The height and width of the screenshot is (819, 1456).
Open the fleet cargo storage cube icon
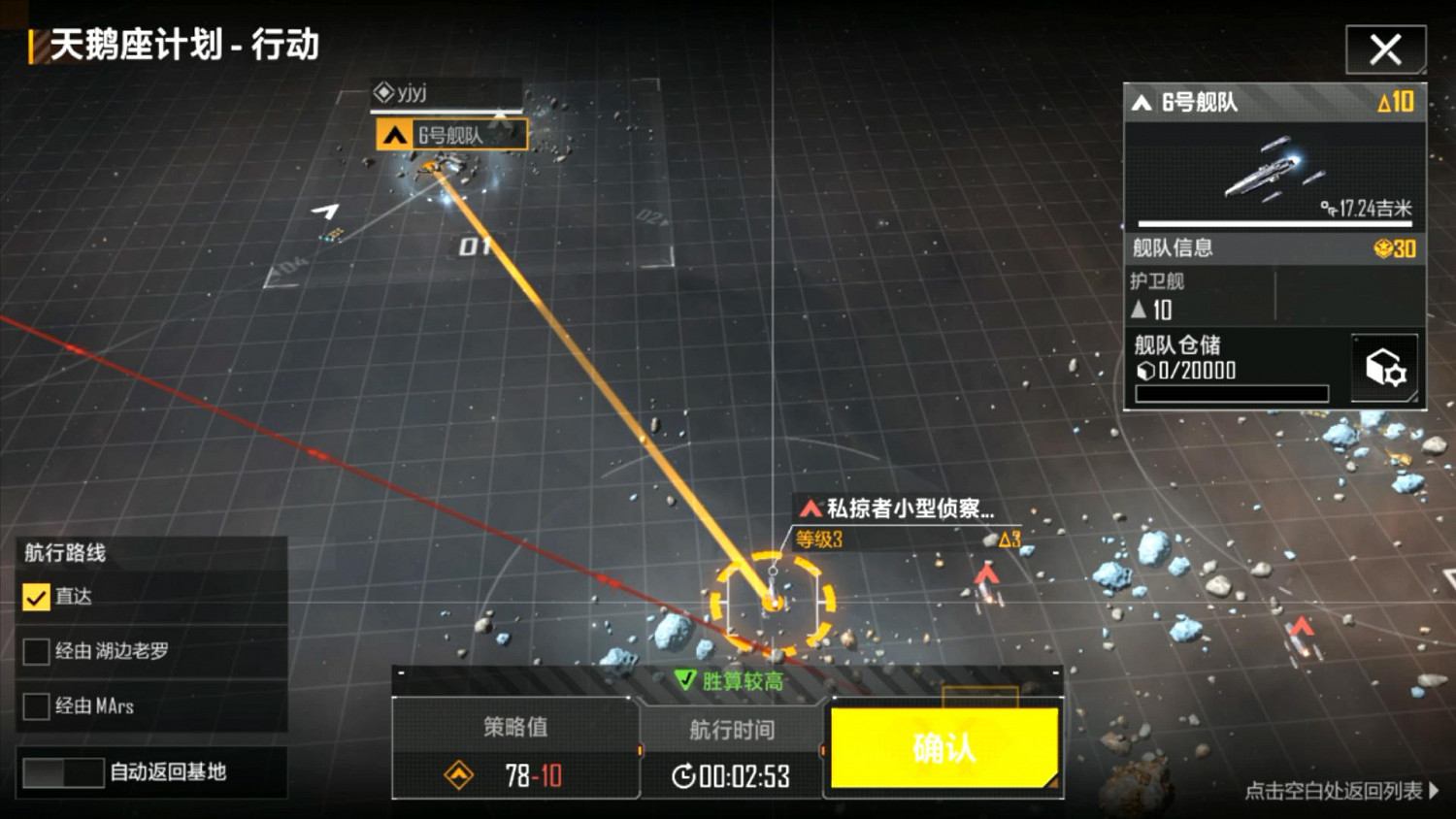[x=1384, y=366]
